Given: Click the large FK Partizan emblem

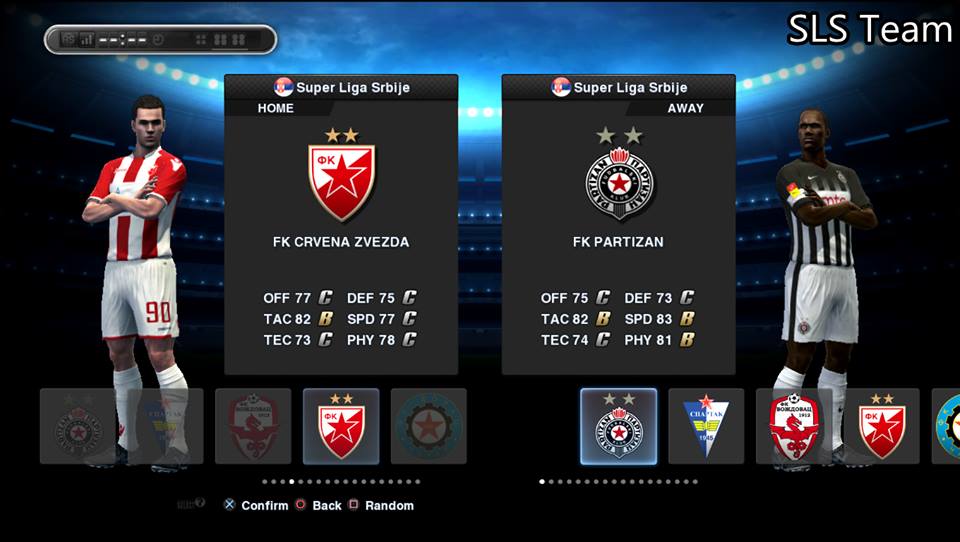Looking at the screenshot, I should pos(619,184).
